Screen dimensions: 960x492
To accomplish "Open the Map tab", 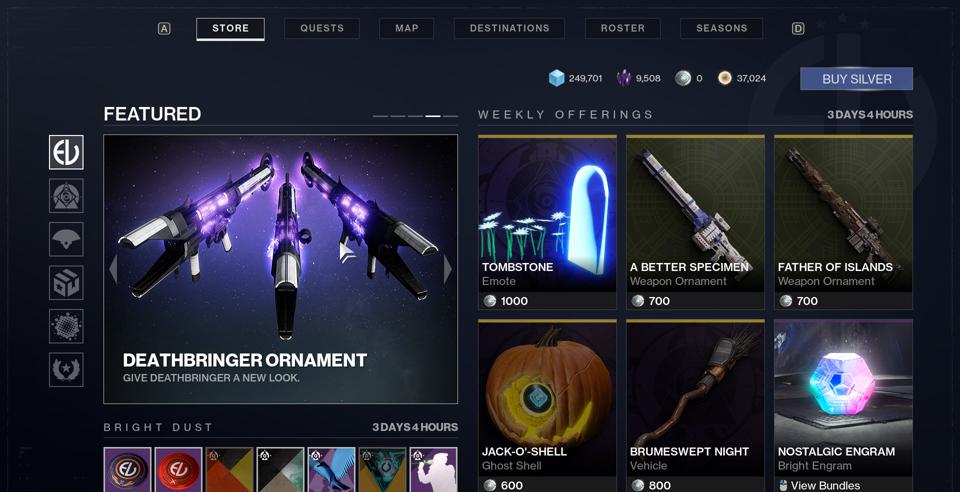I will pyautogui.click(x=406, y=28).
